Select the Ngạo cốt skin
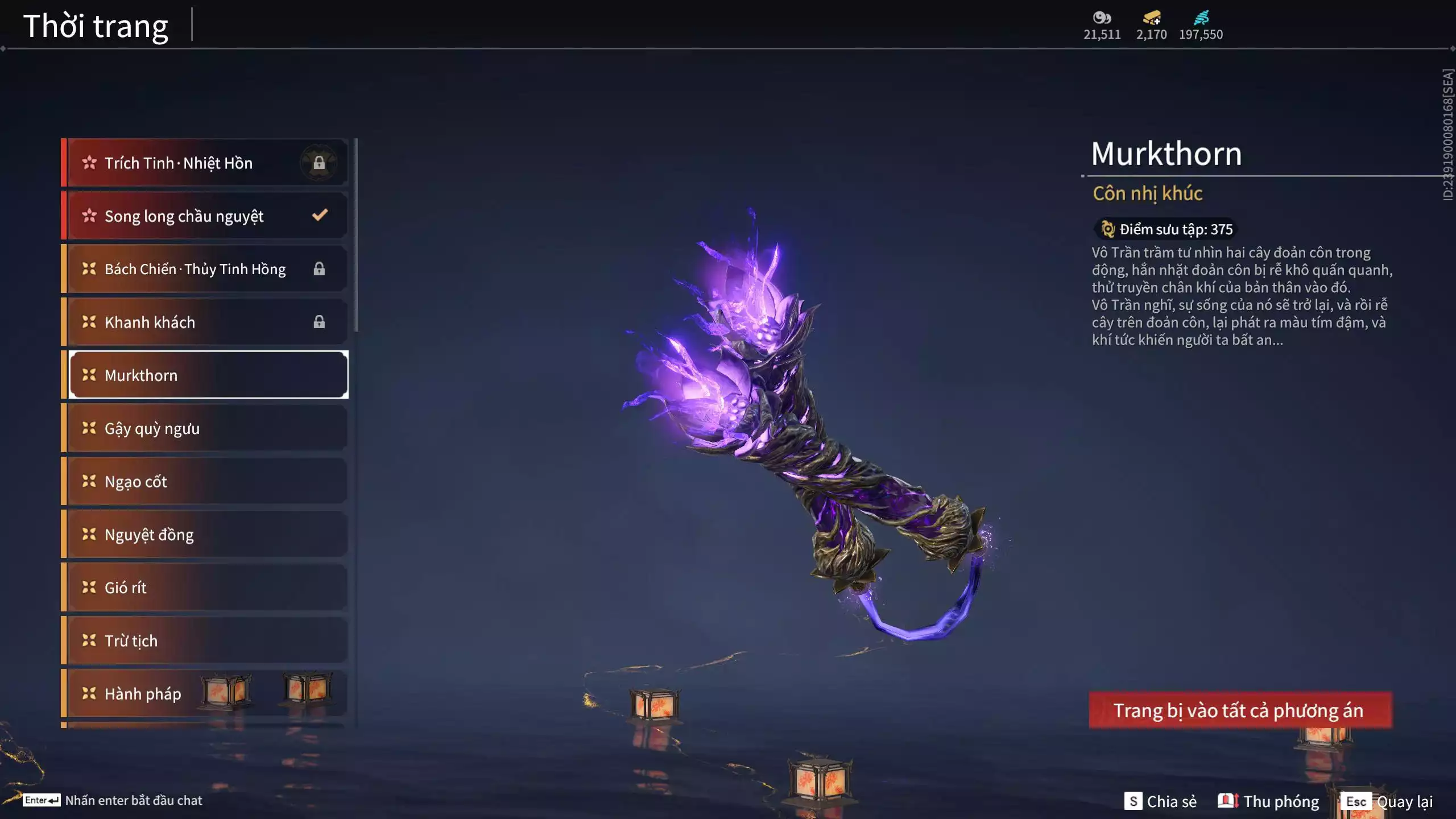The image size is (1456, 819). pos(205,481)
